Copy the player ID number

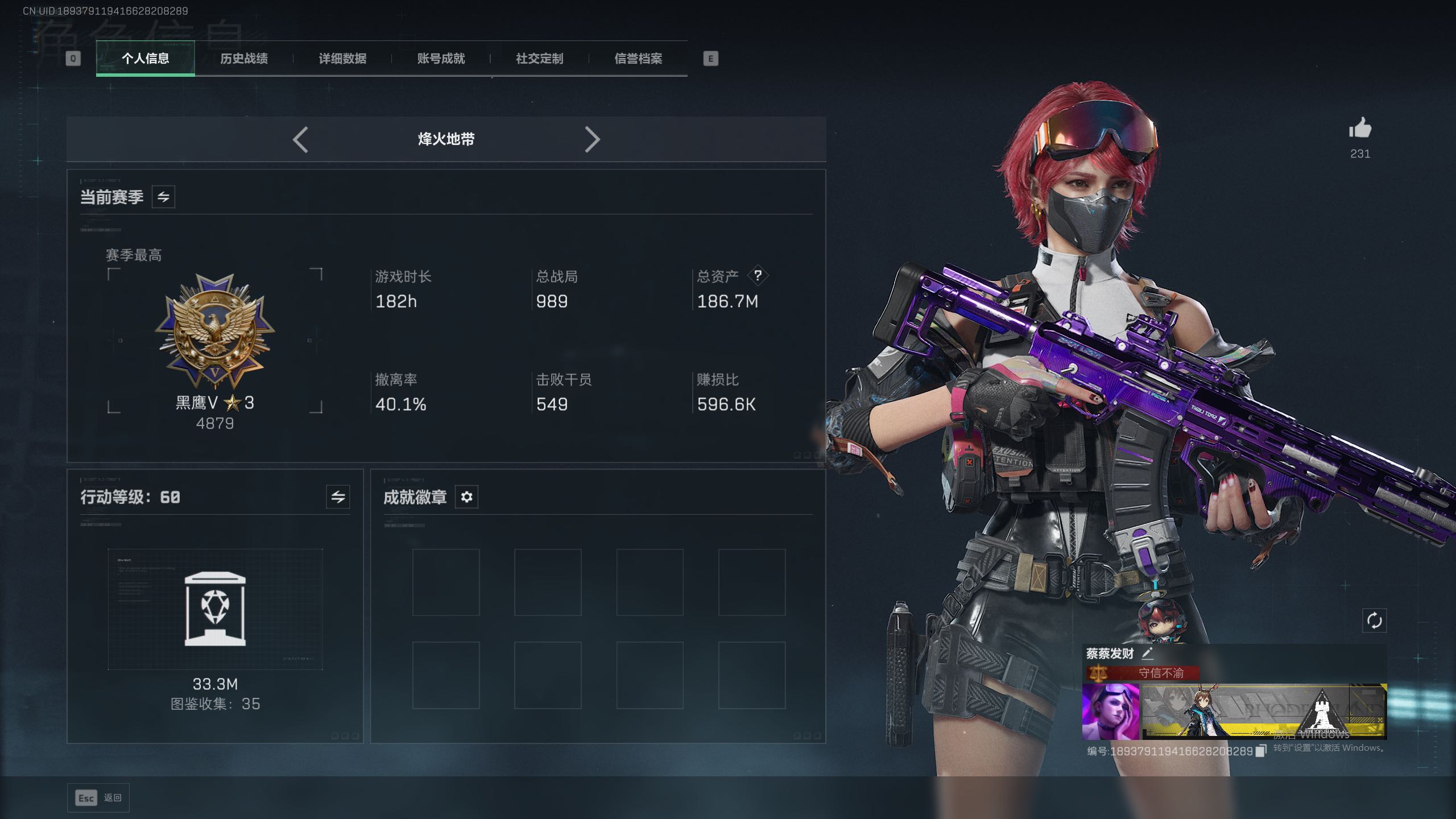click(1261, 751)
